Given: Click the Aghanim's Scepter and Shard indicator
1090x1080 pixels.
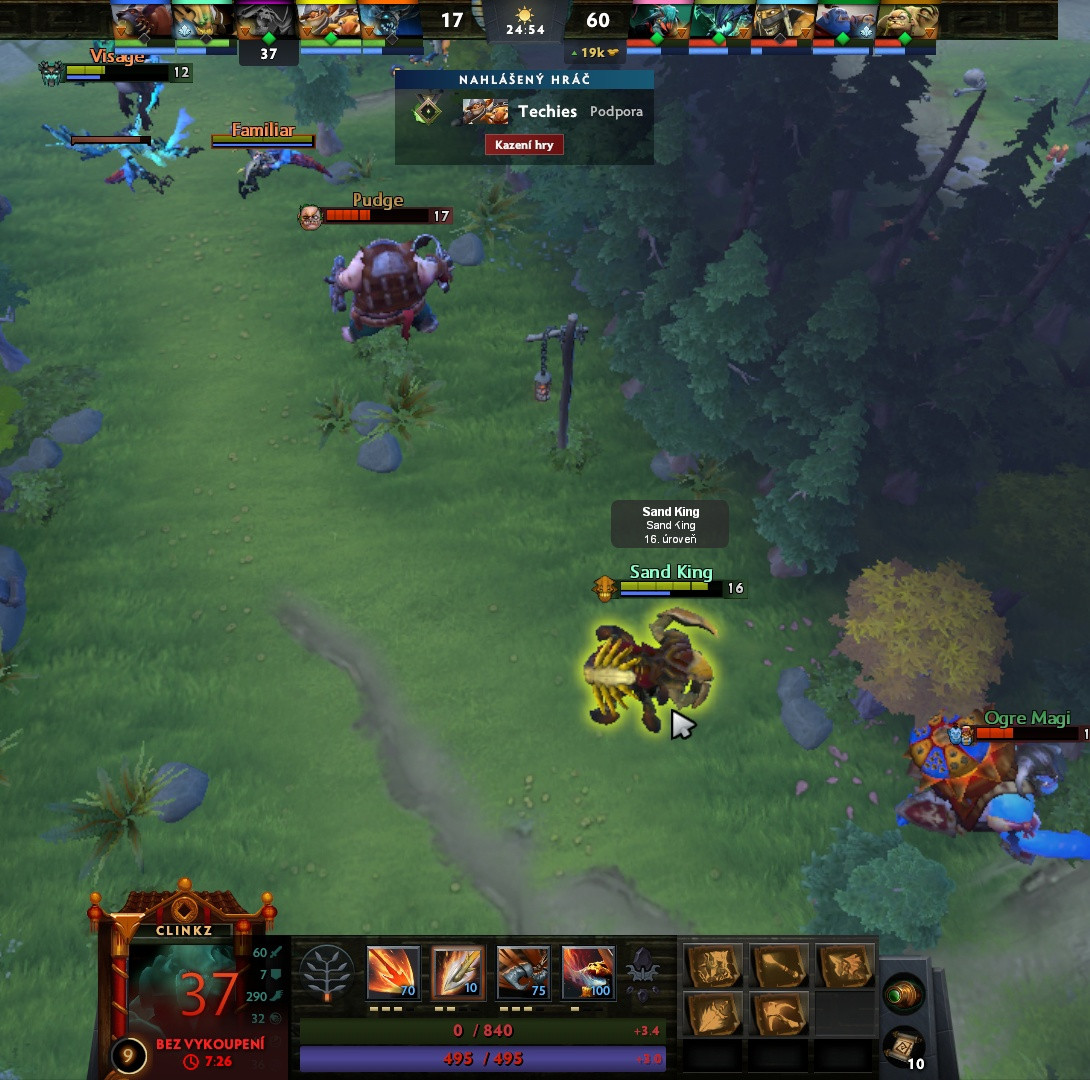Looking at the screenshot, I should click(x=641, y=972).
